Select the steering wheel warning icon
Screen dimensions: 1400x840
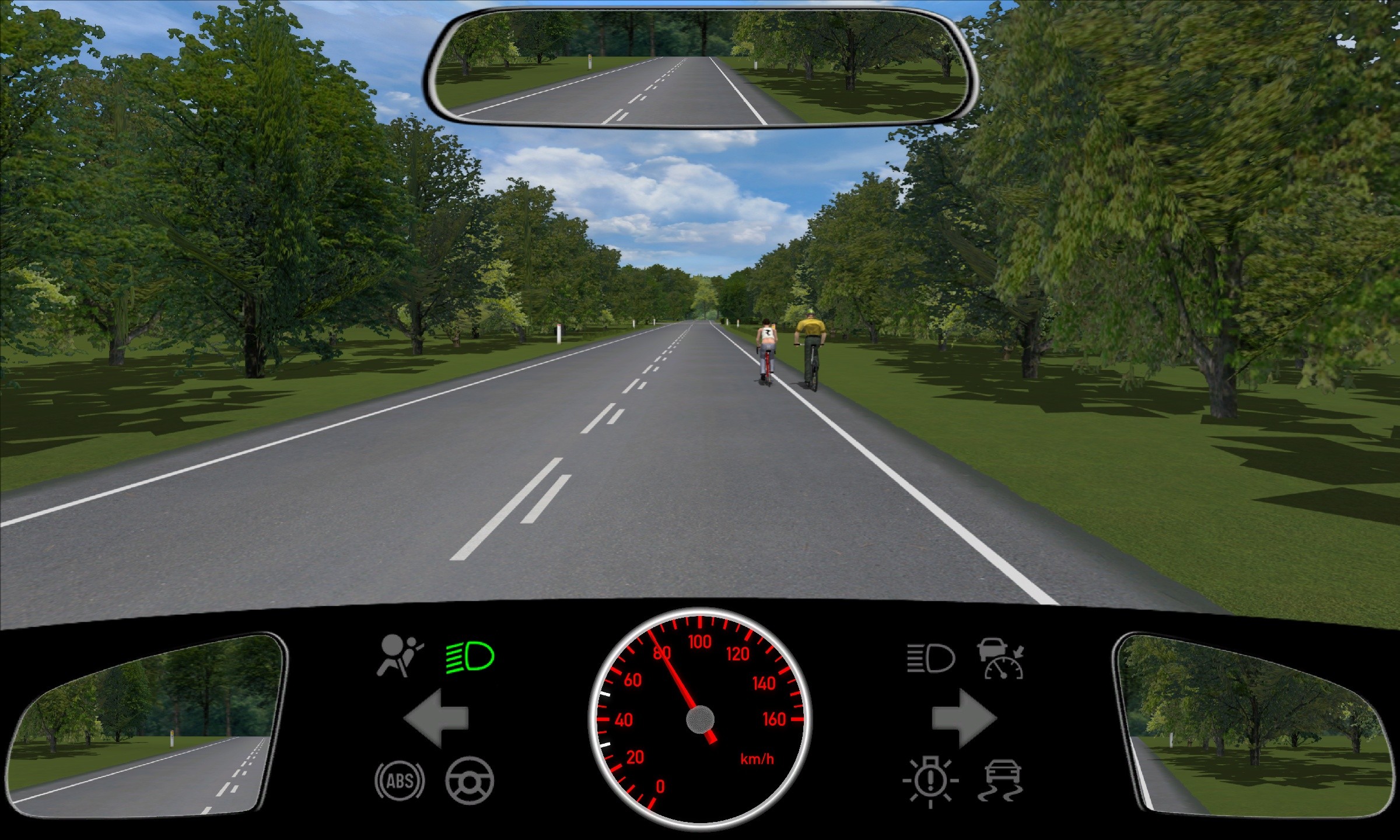[470, 780]
